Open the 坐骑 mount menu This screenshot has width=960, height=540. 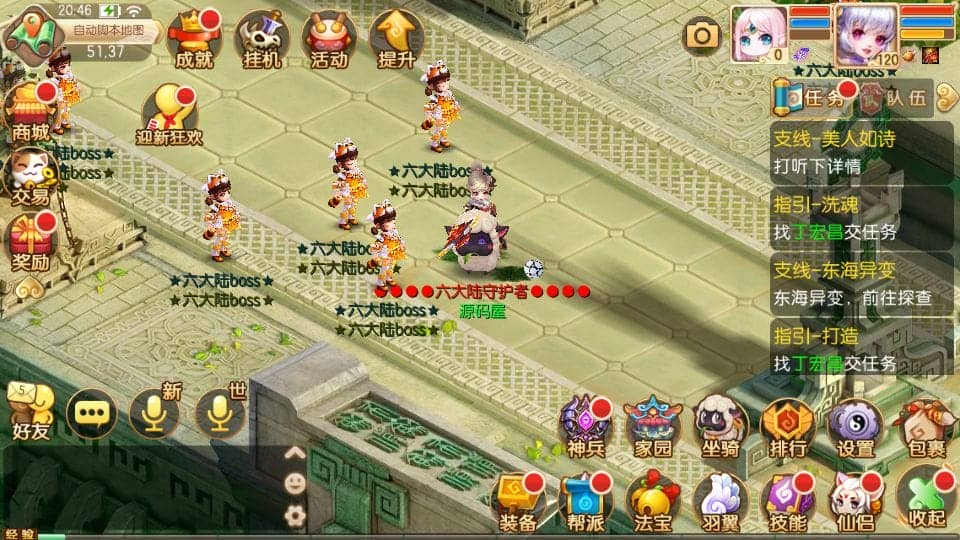(x=720, y=429)
